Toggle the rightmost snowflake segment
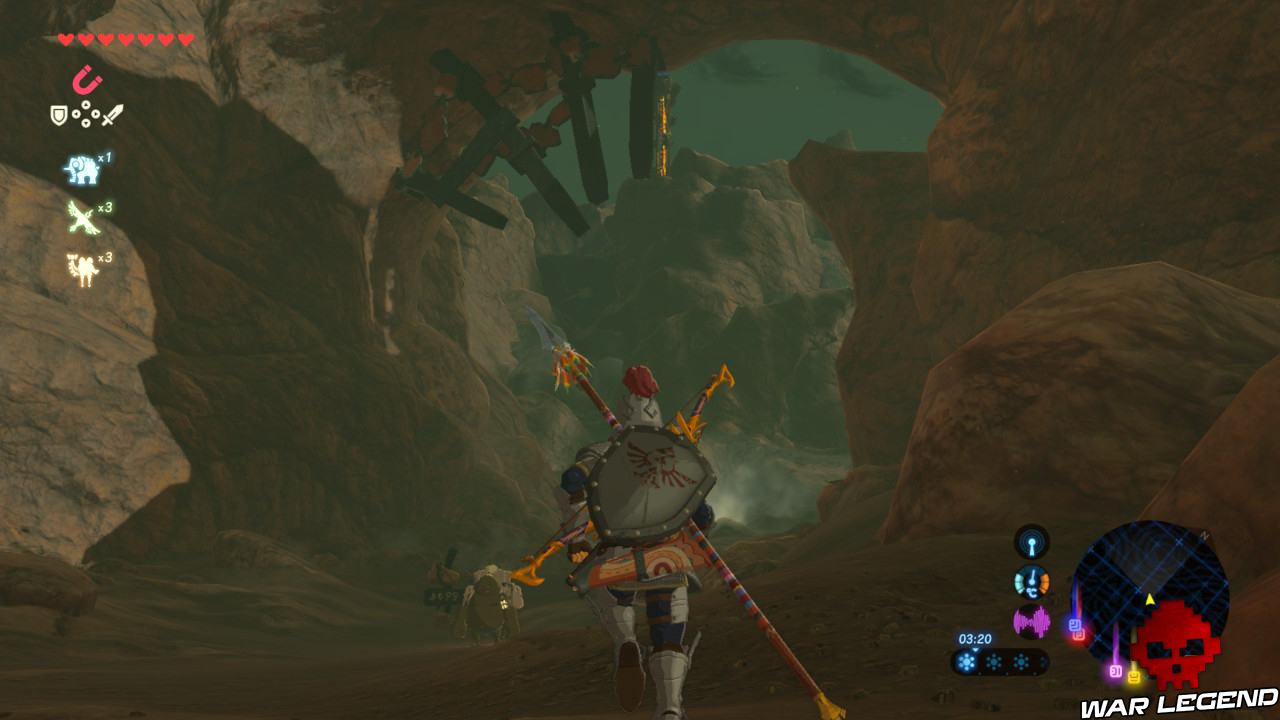1280x720 pixels. coord(1022,661)
